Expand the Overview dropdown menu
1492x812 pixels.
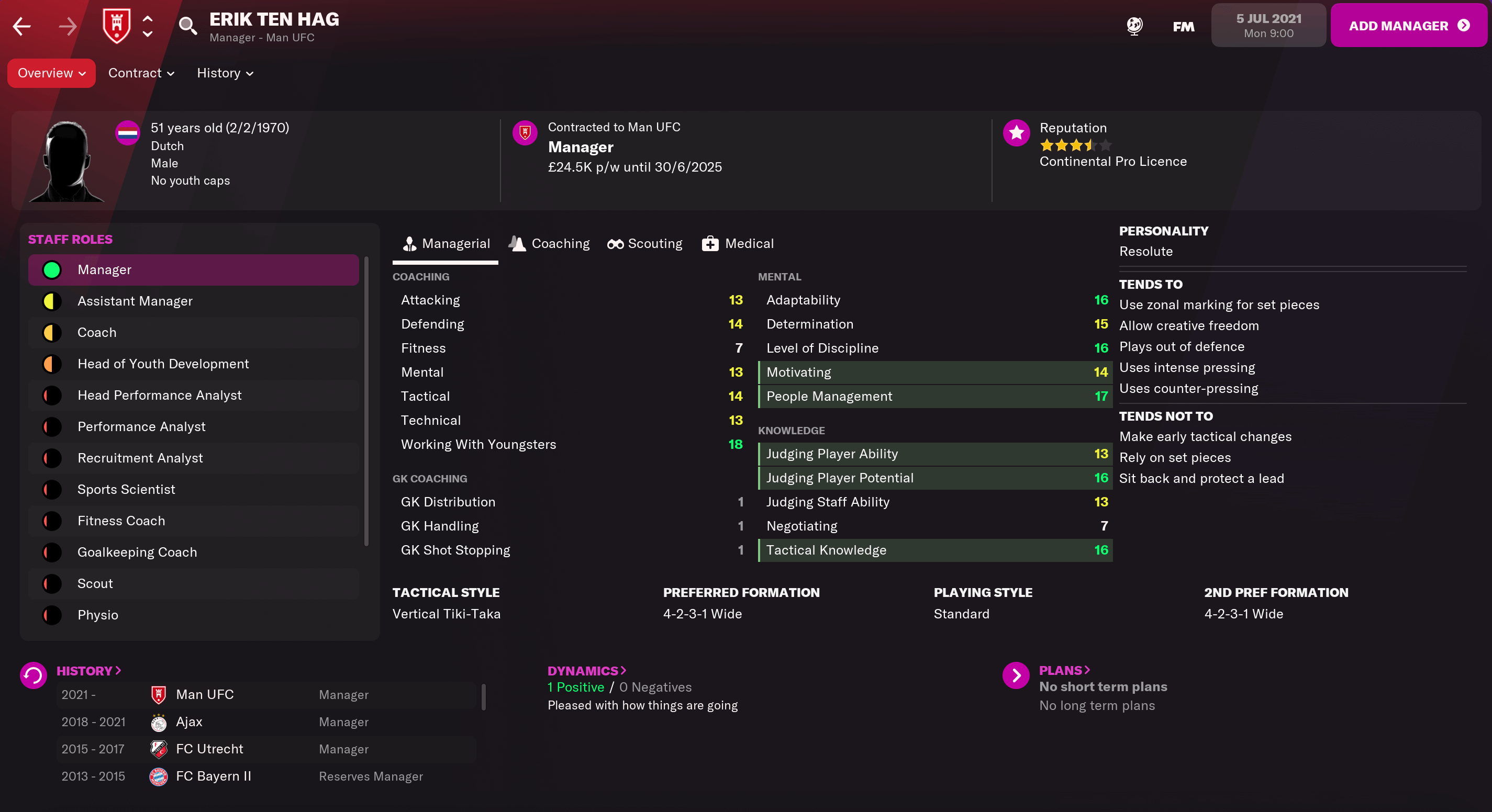coord(51,73)
